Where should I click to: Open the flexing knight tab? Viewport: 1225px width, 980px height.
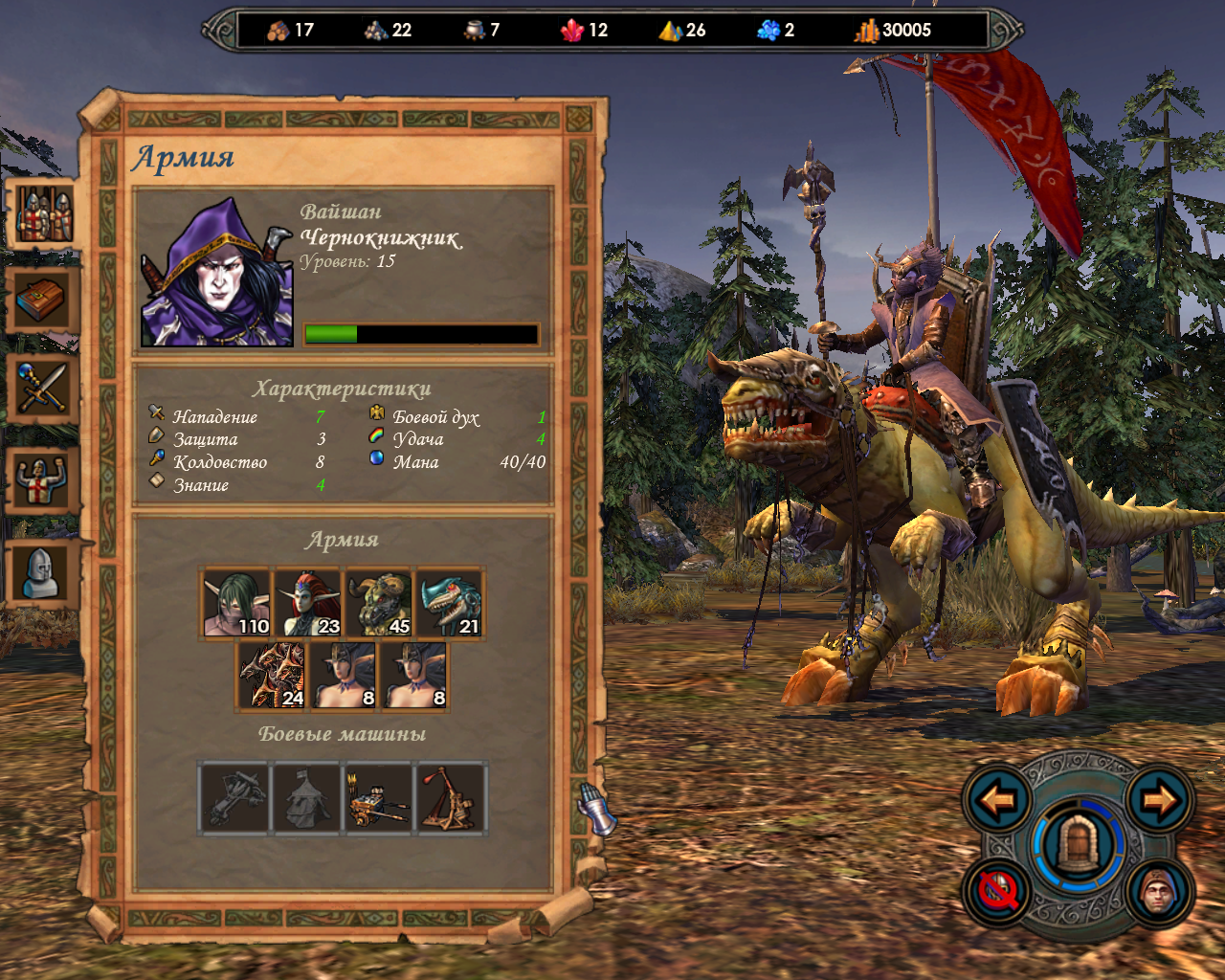[41, 479]
